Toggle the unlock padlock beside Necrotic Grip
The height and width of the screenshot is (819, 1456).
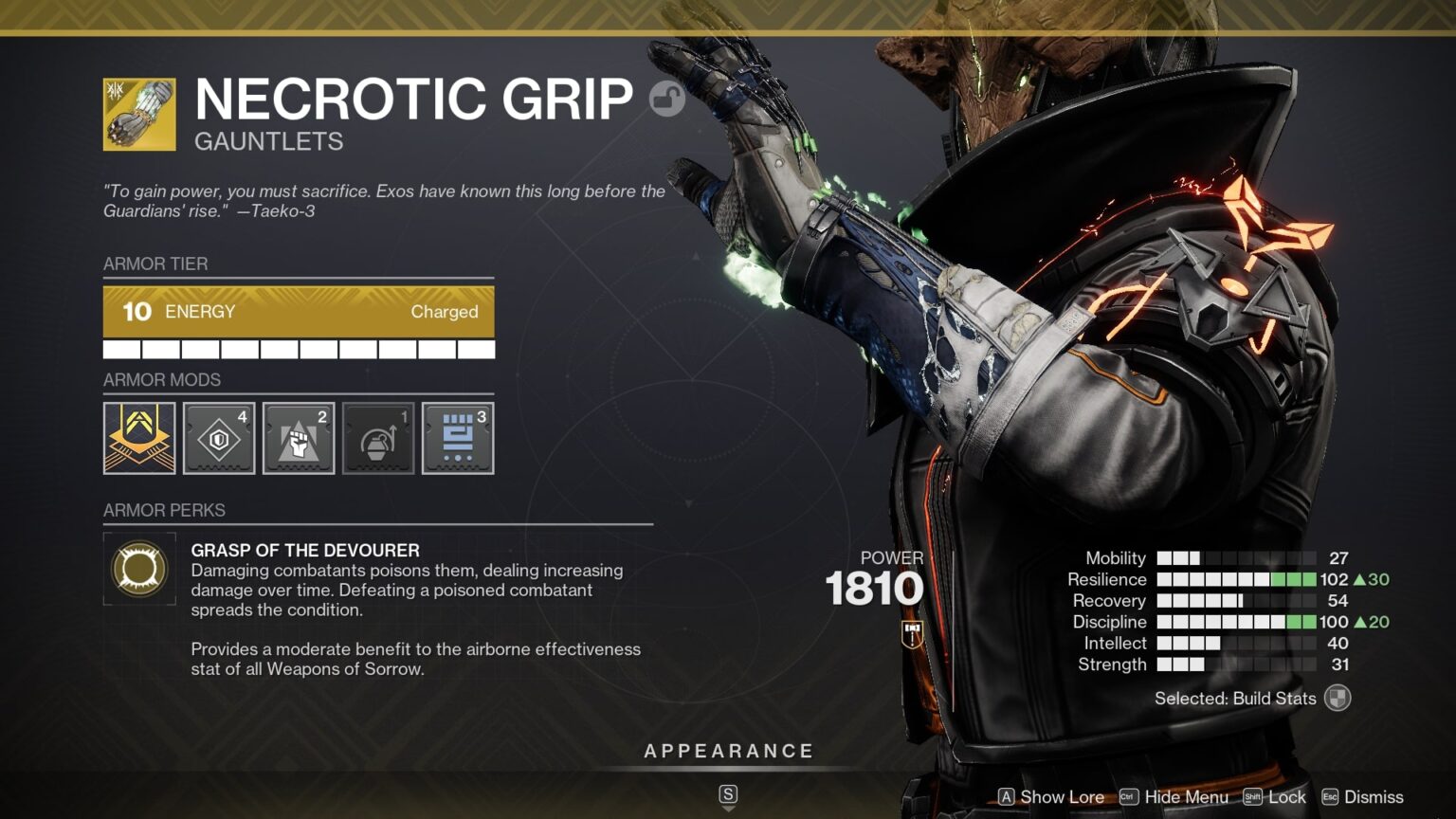coord(666,99)
